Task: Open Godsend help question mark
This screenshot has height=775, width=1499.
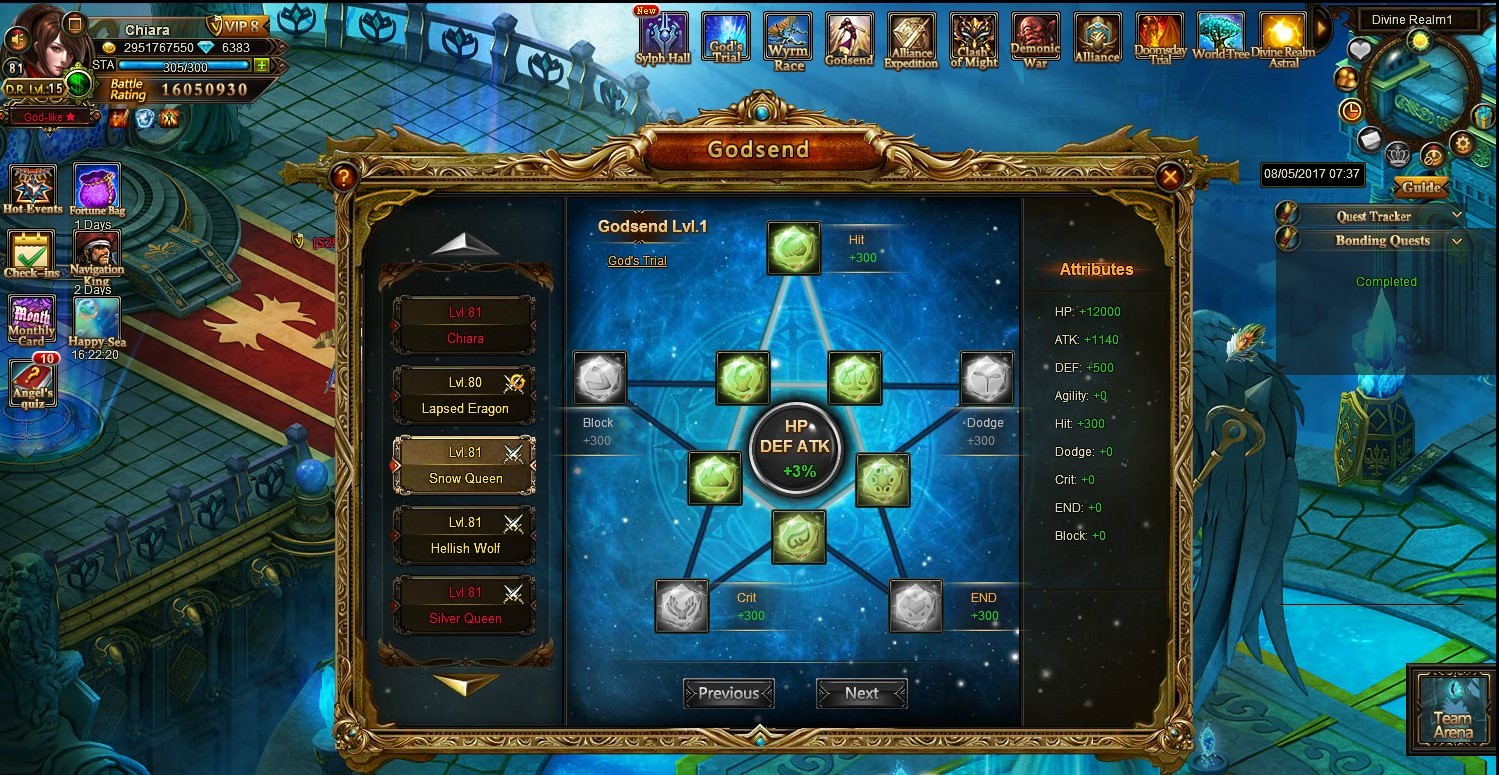Action: click(343, 178)
